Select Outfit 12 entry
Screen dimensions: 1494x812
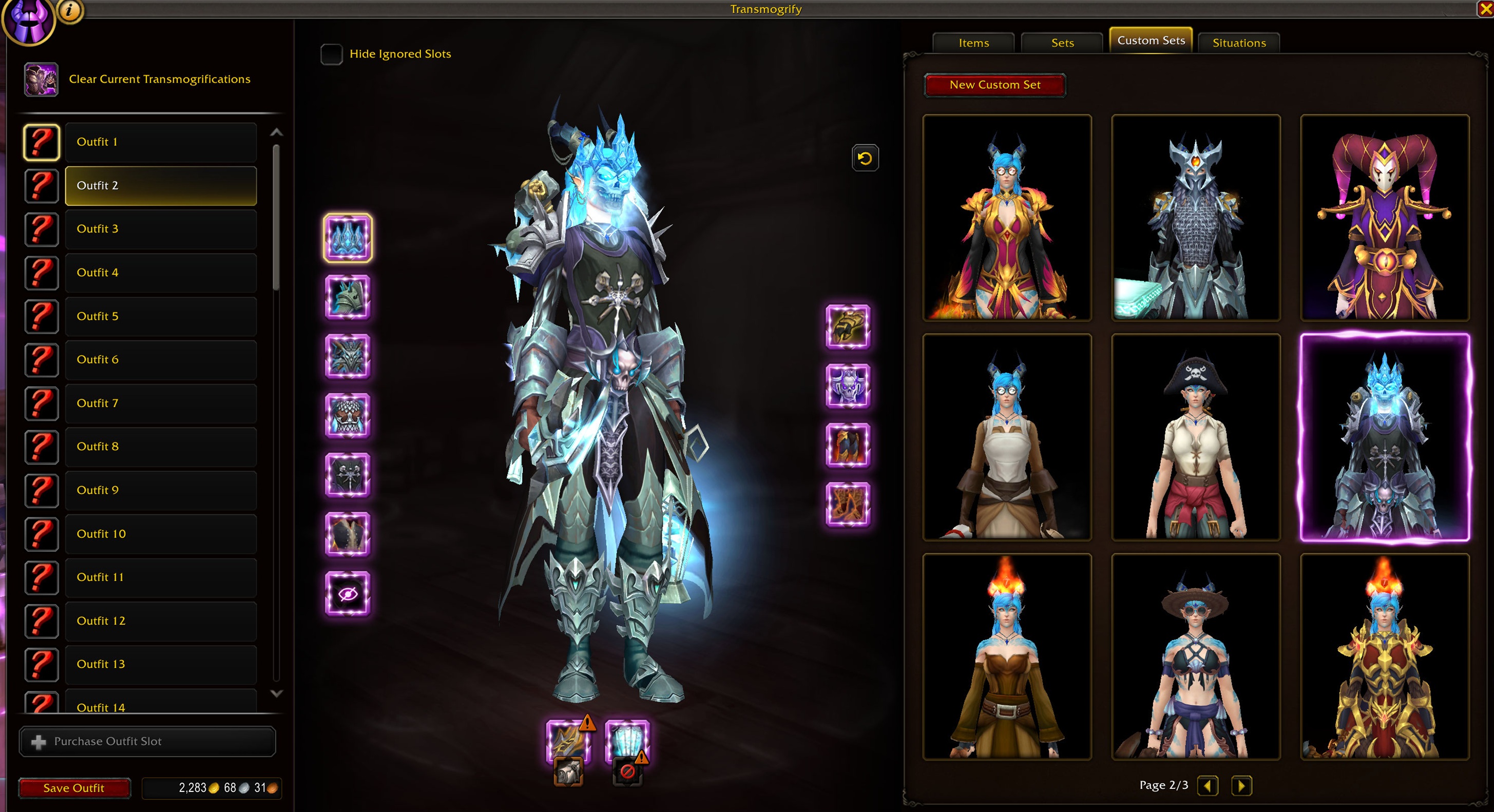tap(160, 621)
